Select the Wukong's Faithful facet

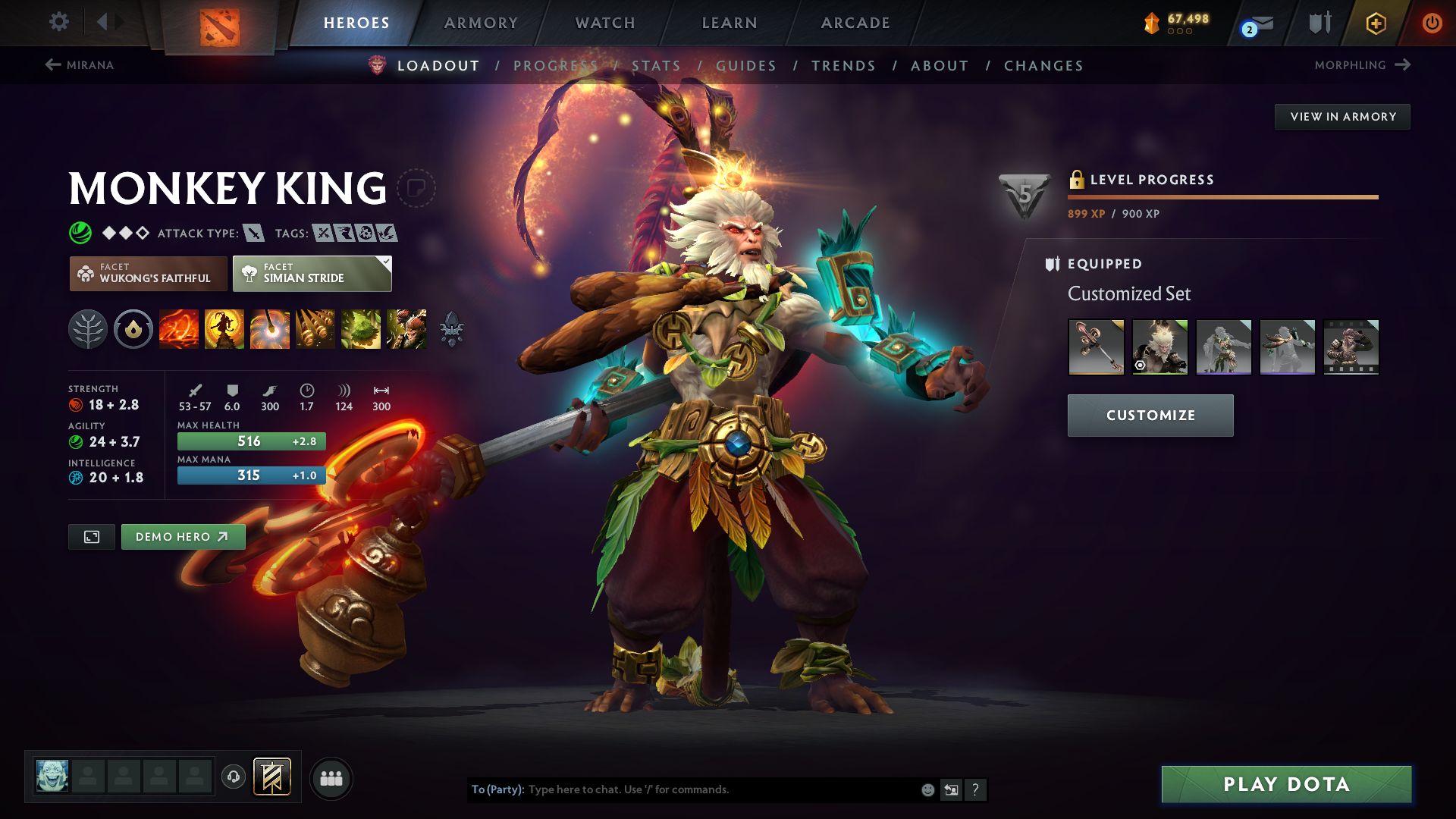point(148,274)
